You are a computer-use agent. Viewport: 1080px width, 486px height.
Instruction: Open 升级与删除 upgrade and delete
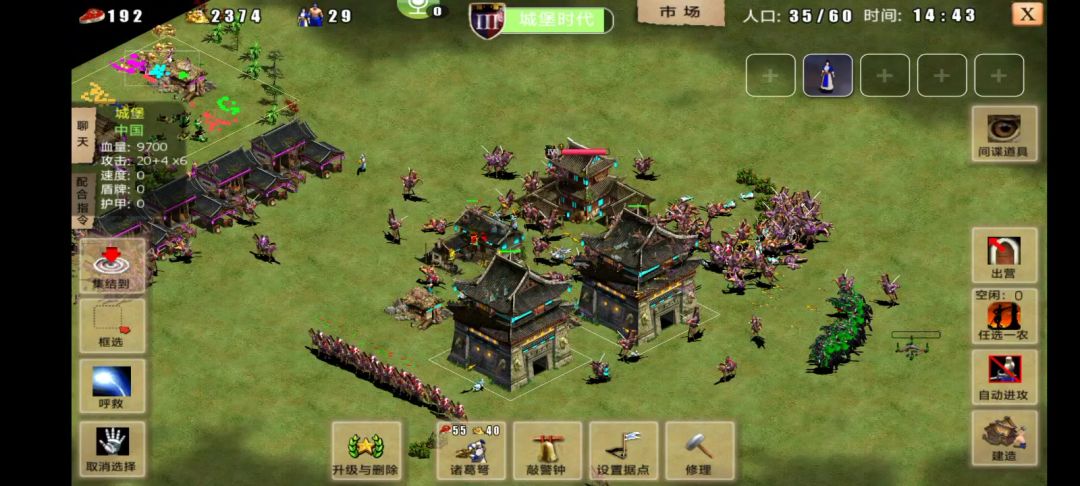pos(366,450)
